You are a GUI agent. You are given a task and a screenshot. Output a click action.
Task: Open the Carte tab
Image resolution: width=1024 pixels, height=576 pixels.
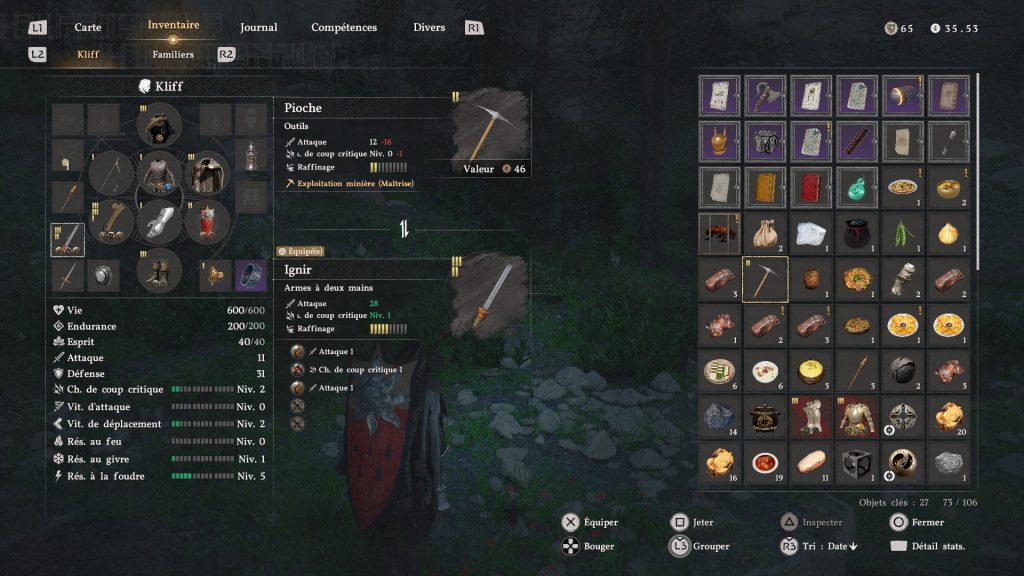click(x=88, y=27)
